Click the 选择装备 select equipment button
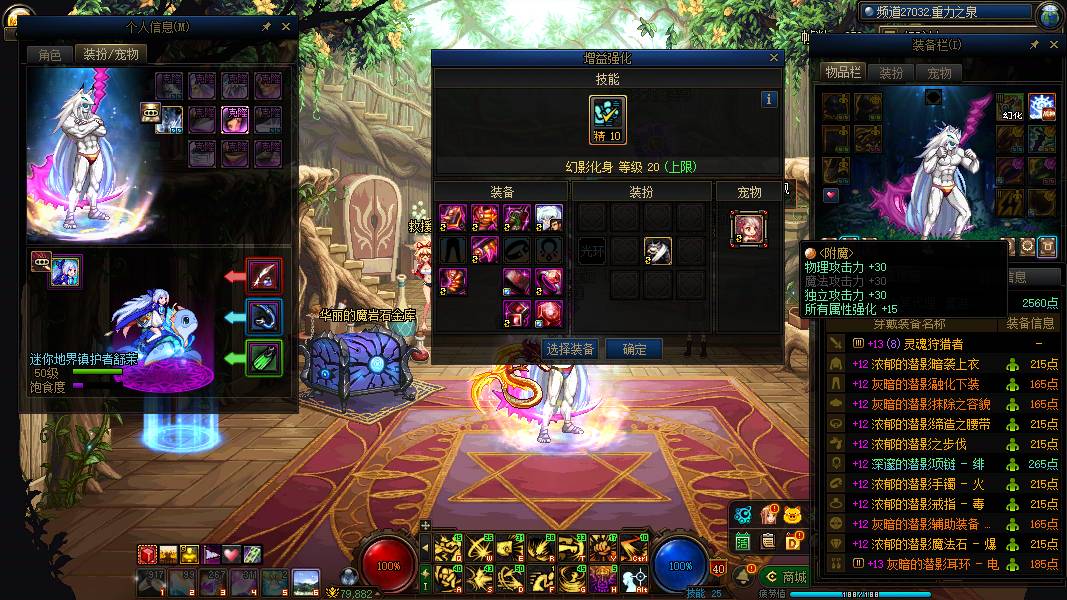 tap(570, 349)
